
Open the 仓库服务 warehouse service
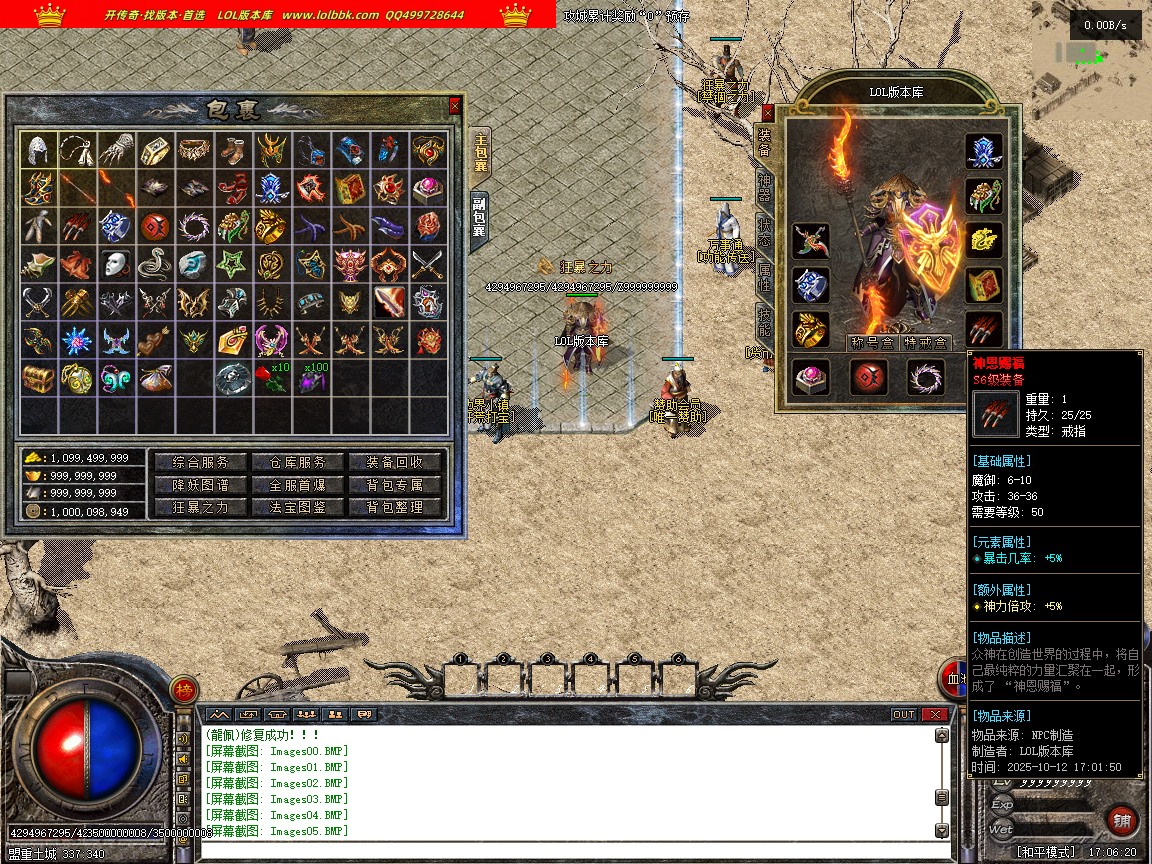click(x=297, y=462)
